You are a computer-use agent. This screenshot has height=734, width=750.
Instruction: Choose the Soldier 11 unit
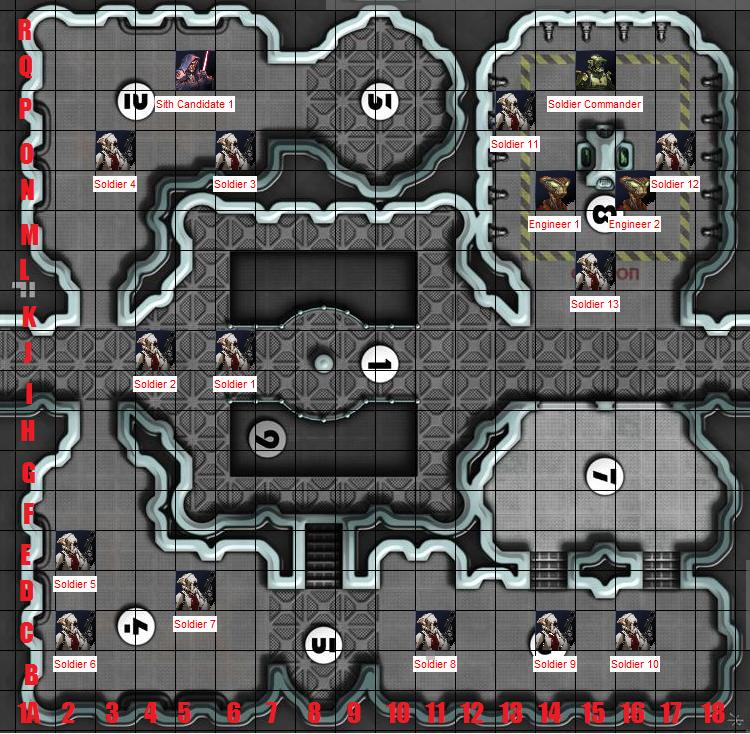point(515,110)
